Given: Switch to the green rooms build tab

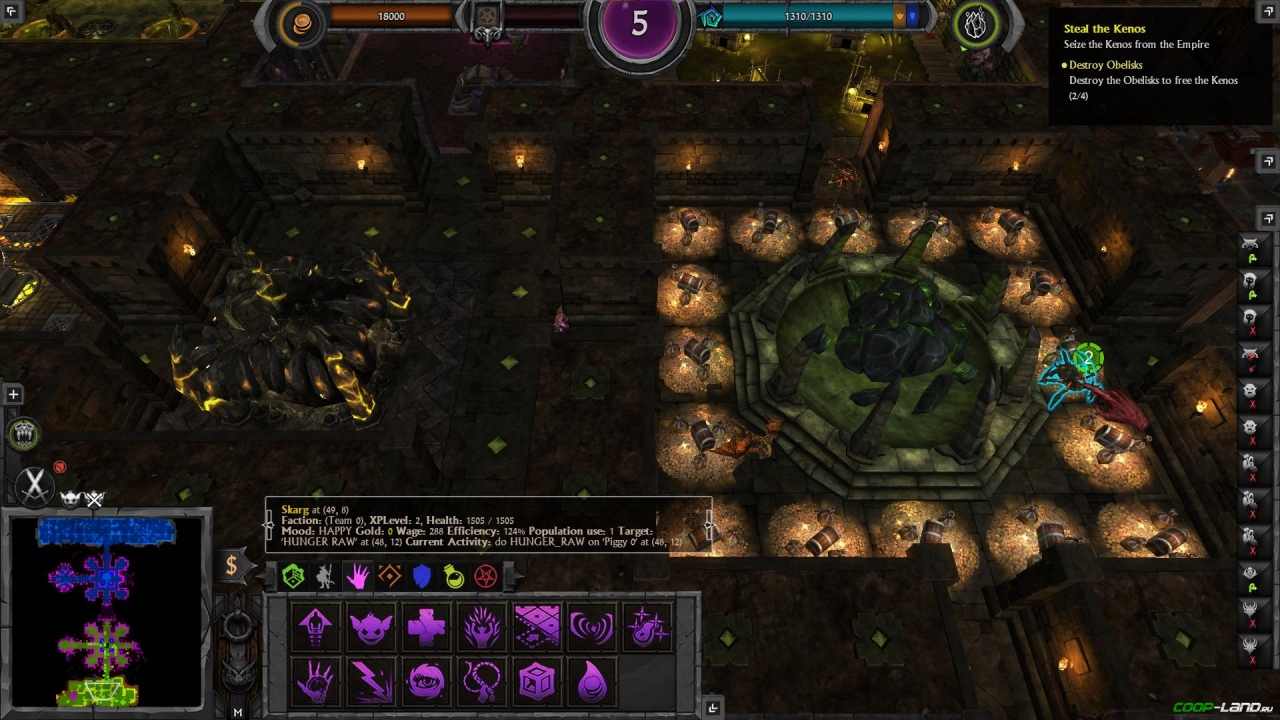Looking at the screenshot, I should coord(293,576).
